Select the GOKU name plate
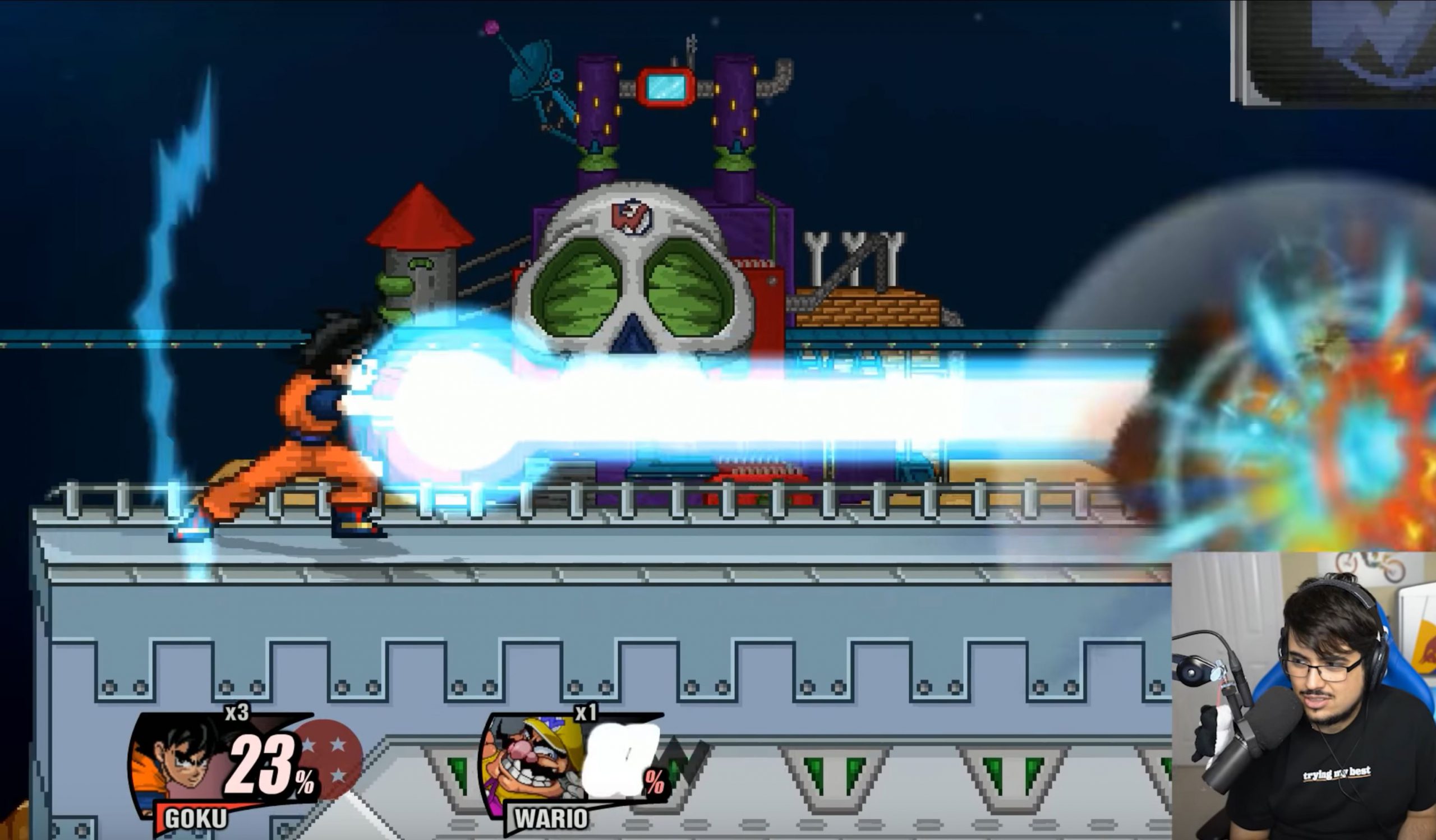This screenshot has height=840, width=1436. [x=195, y=819]
